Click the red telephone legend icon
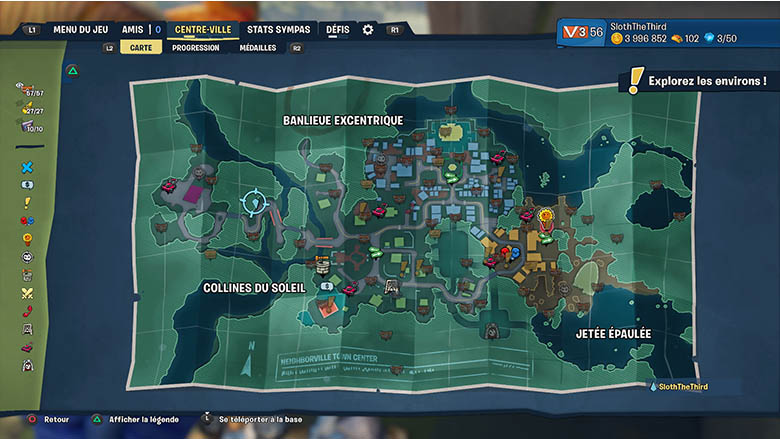Screen dimensions: 780x439 [x=27, y=311]
